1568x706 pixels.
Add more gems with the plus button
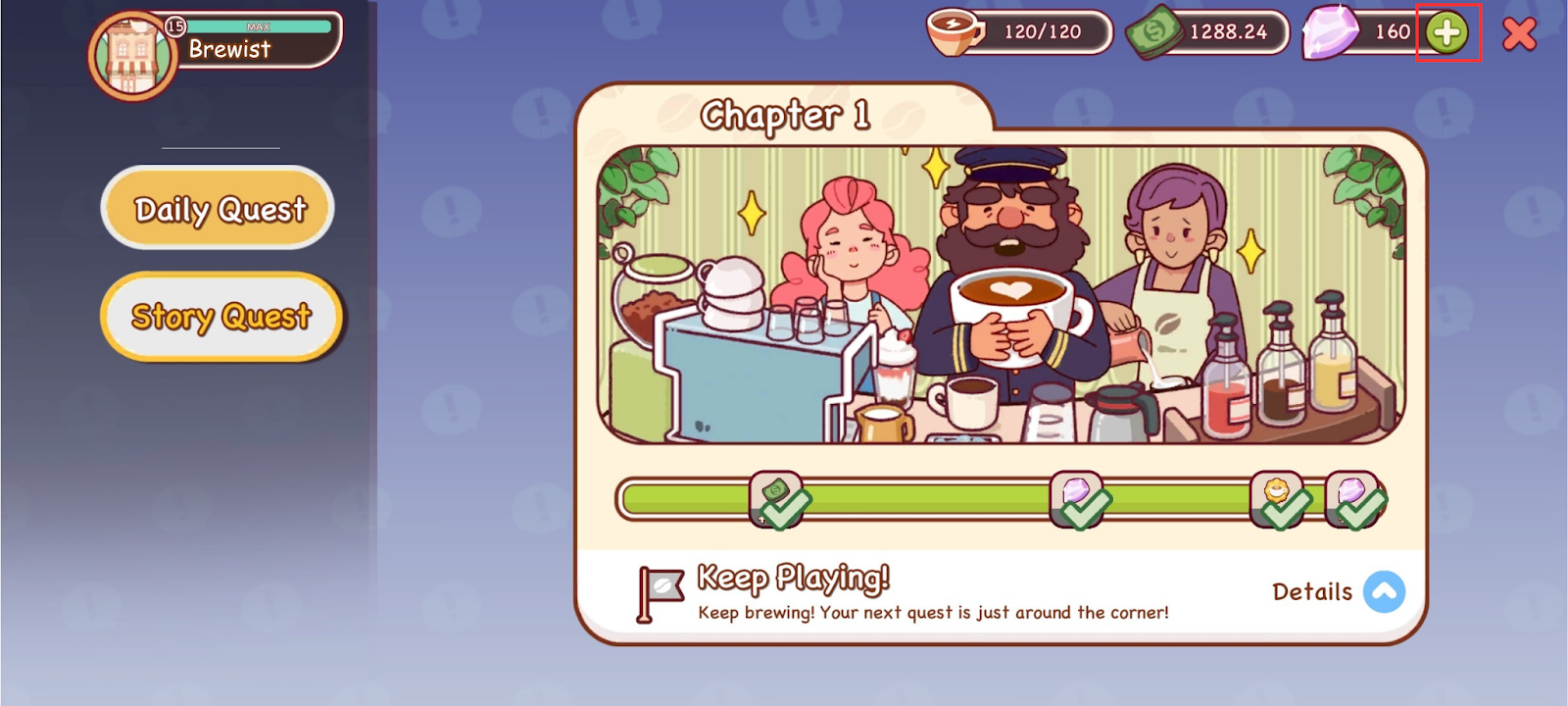tap(1446, 33)
